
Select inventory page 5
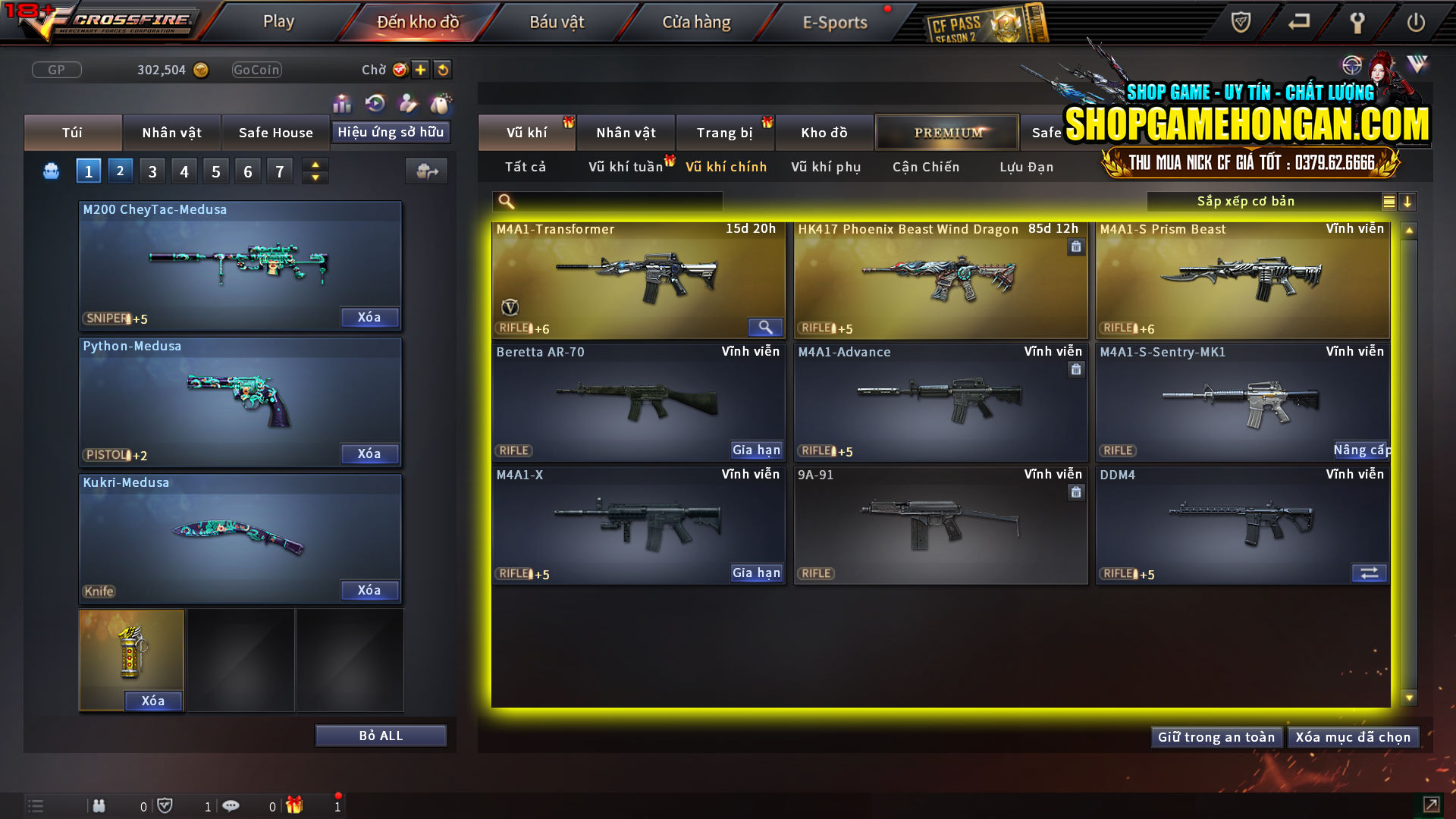(215, 171)
